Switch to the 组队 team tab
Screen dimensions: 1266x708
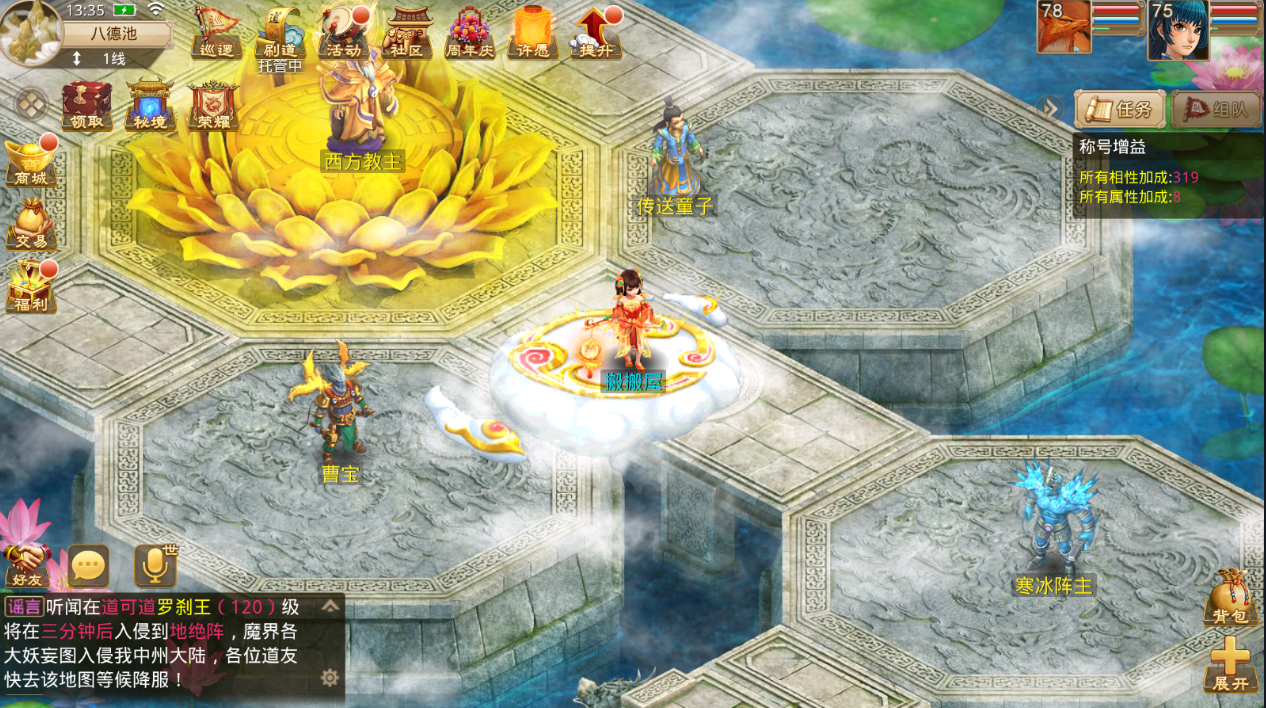[1216, 110]
